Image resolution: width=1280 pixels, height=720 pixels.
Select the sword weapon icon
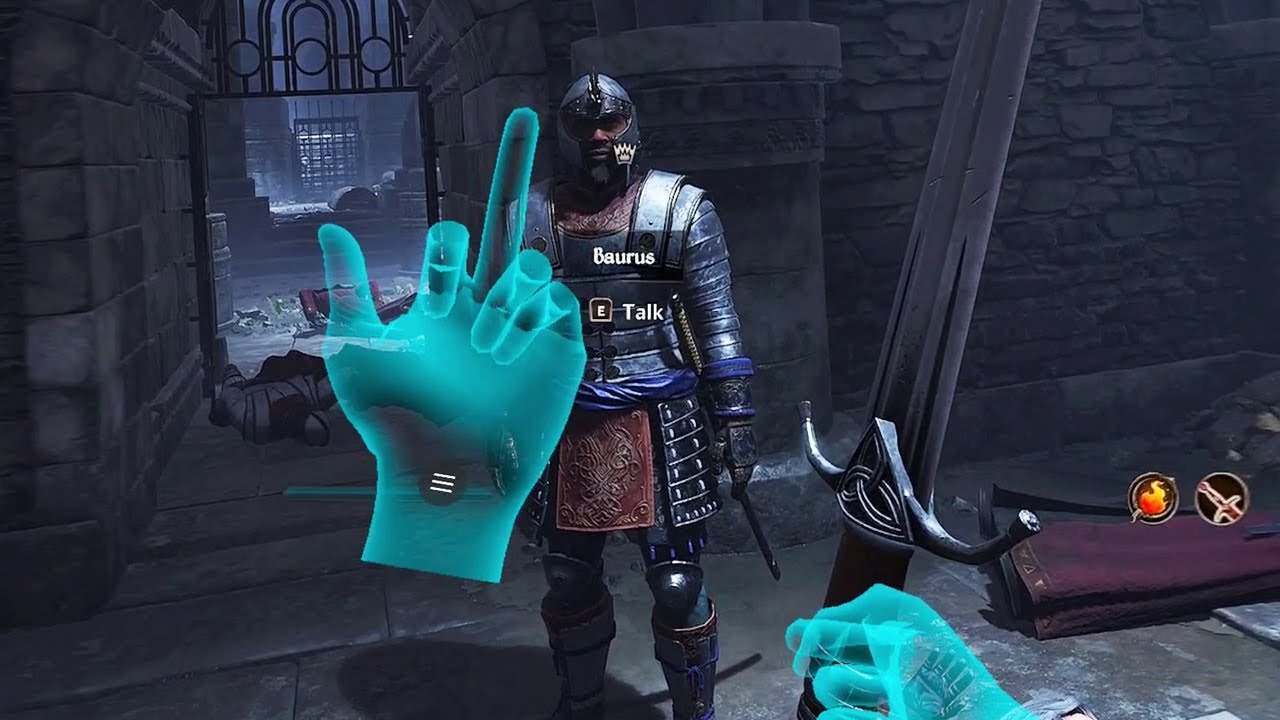[x=1221, y=497]
